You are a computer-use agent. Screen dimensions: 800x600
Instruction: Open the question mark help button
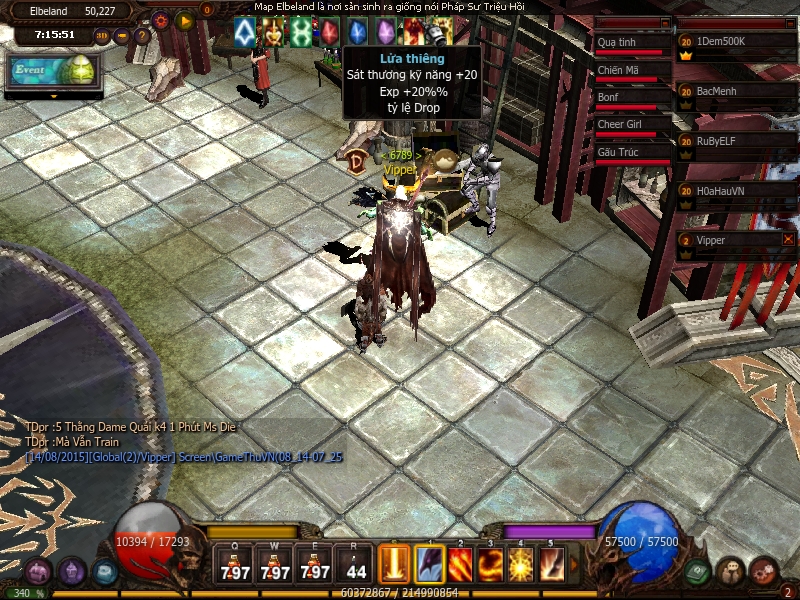pyautogui.click(x=142, y=35)
